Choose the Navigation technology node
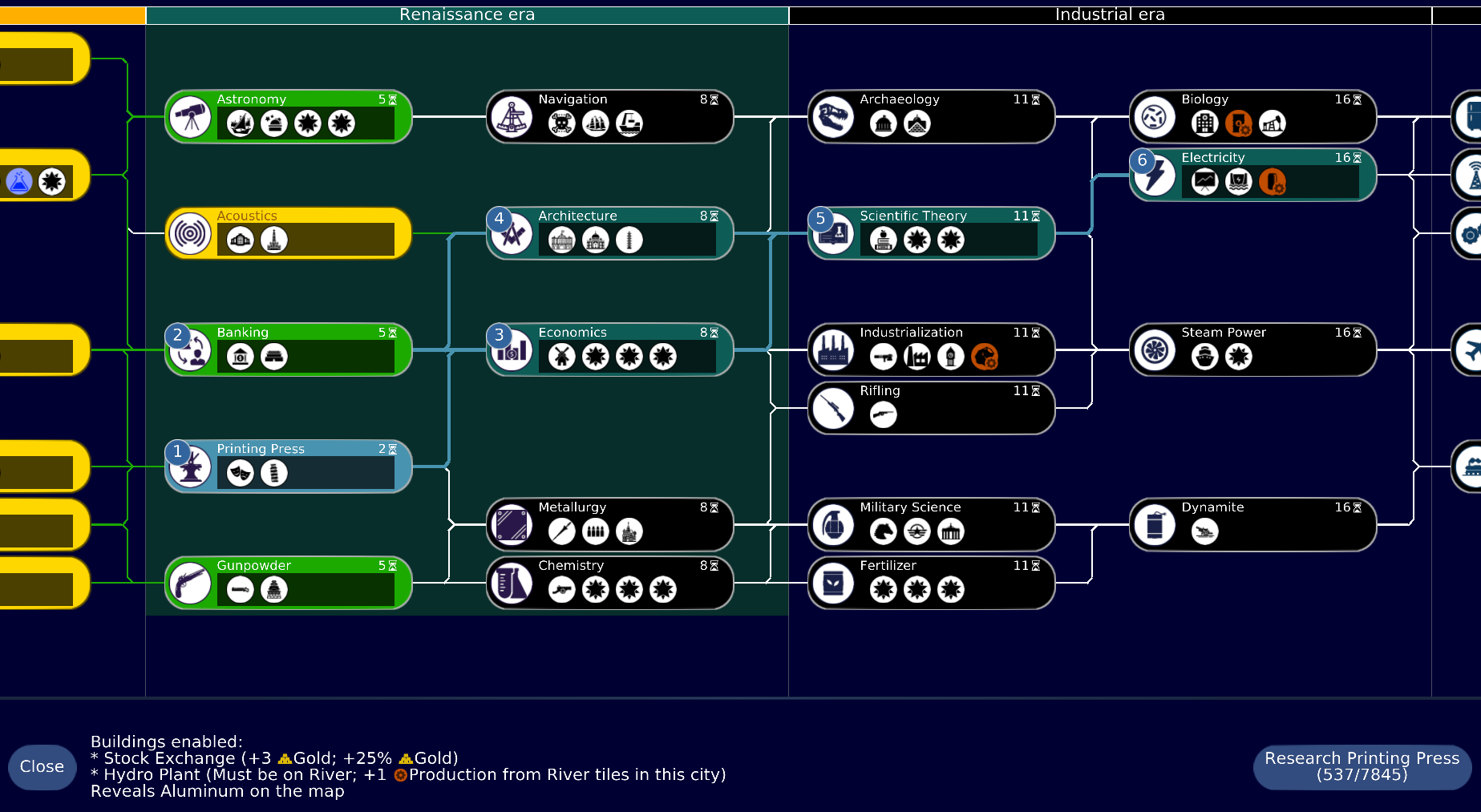Screen dimensions: 1481x812 (609, 117)
